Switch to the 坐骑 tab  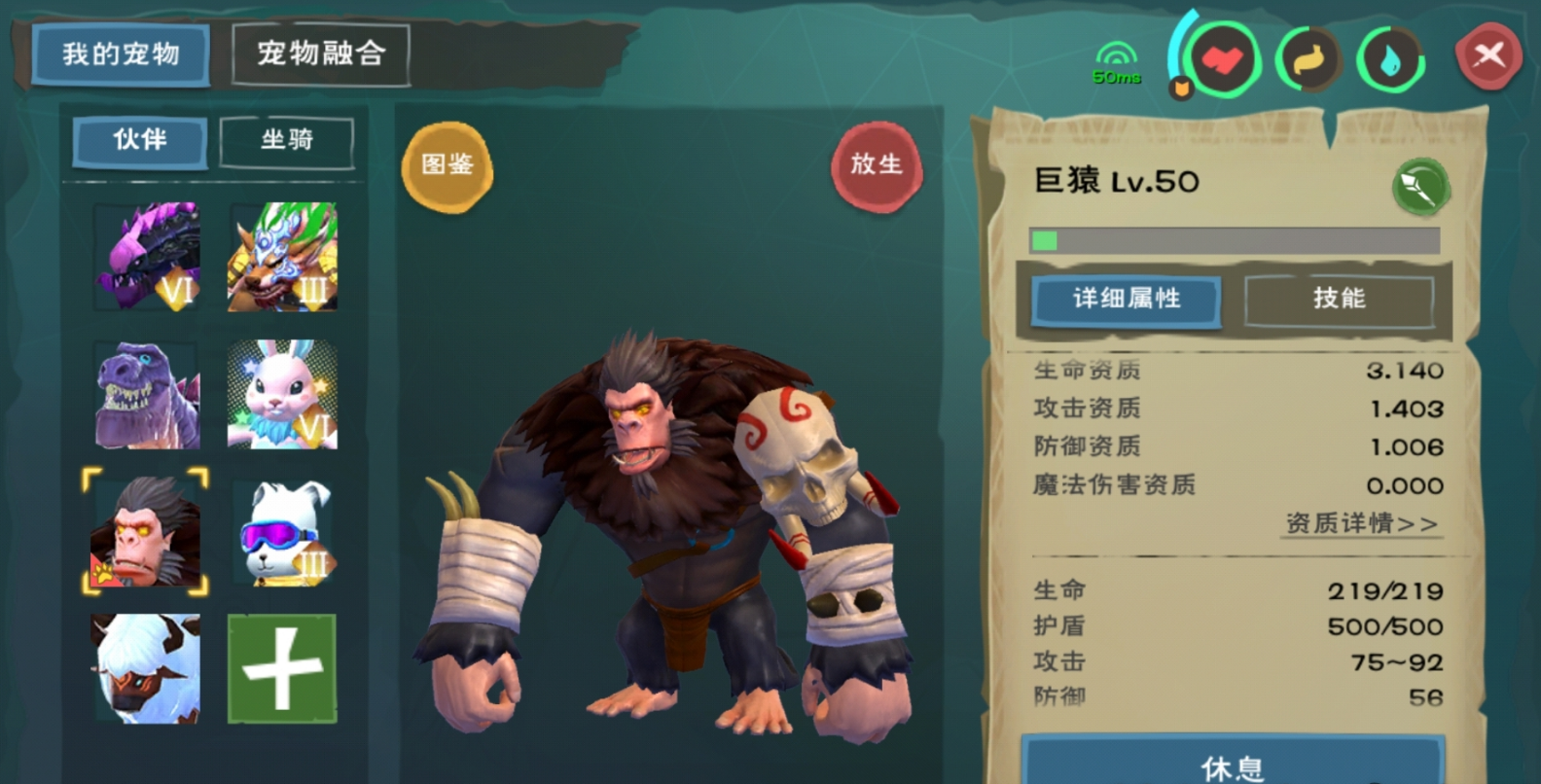click(x=287, y=141)
